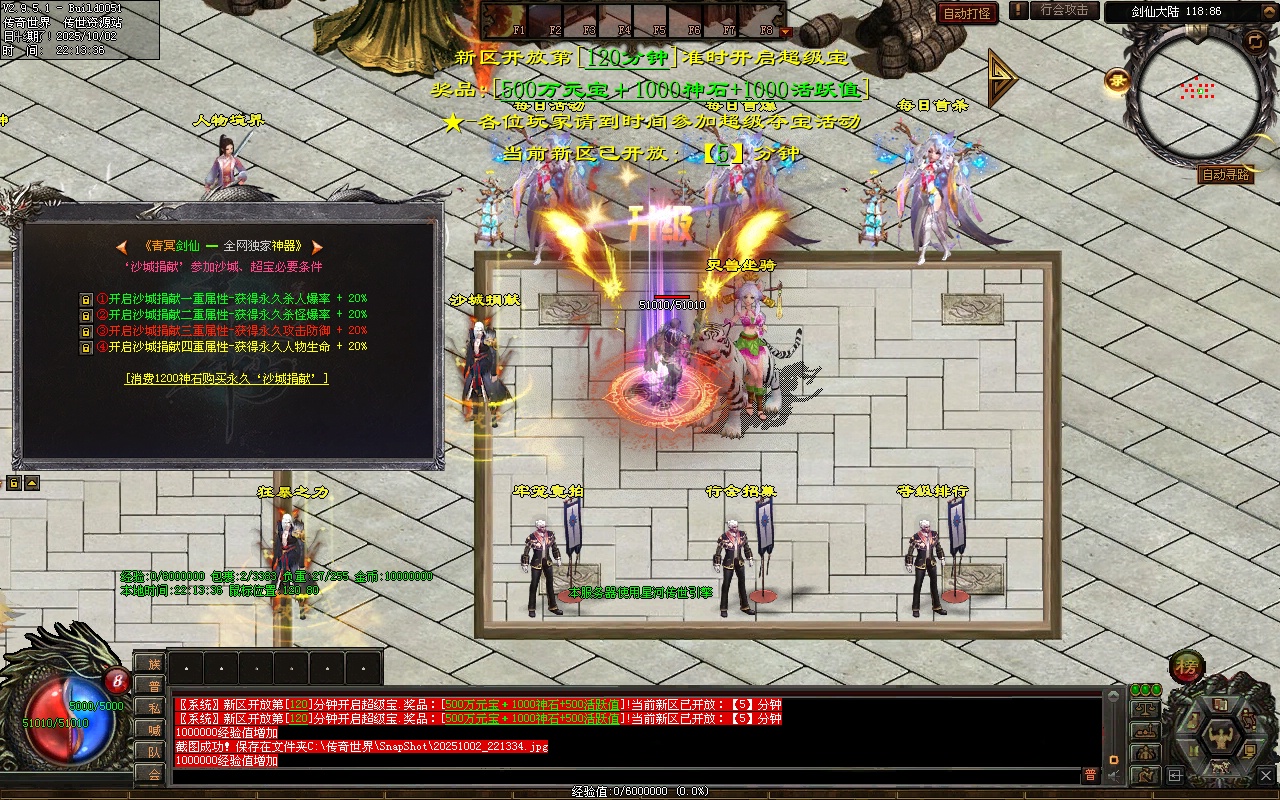Open the 自动寻路 auto-pathfinding button
The image size is (1280, 800).
[x=1225, y=175]
